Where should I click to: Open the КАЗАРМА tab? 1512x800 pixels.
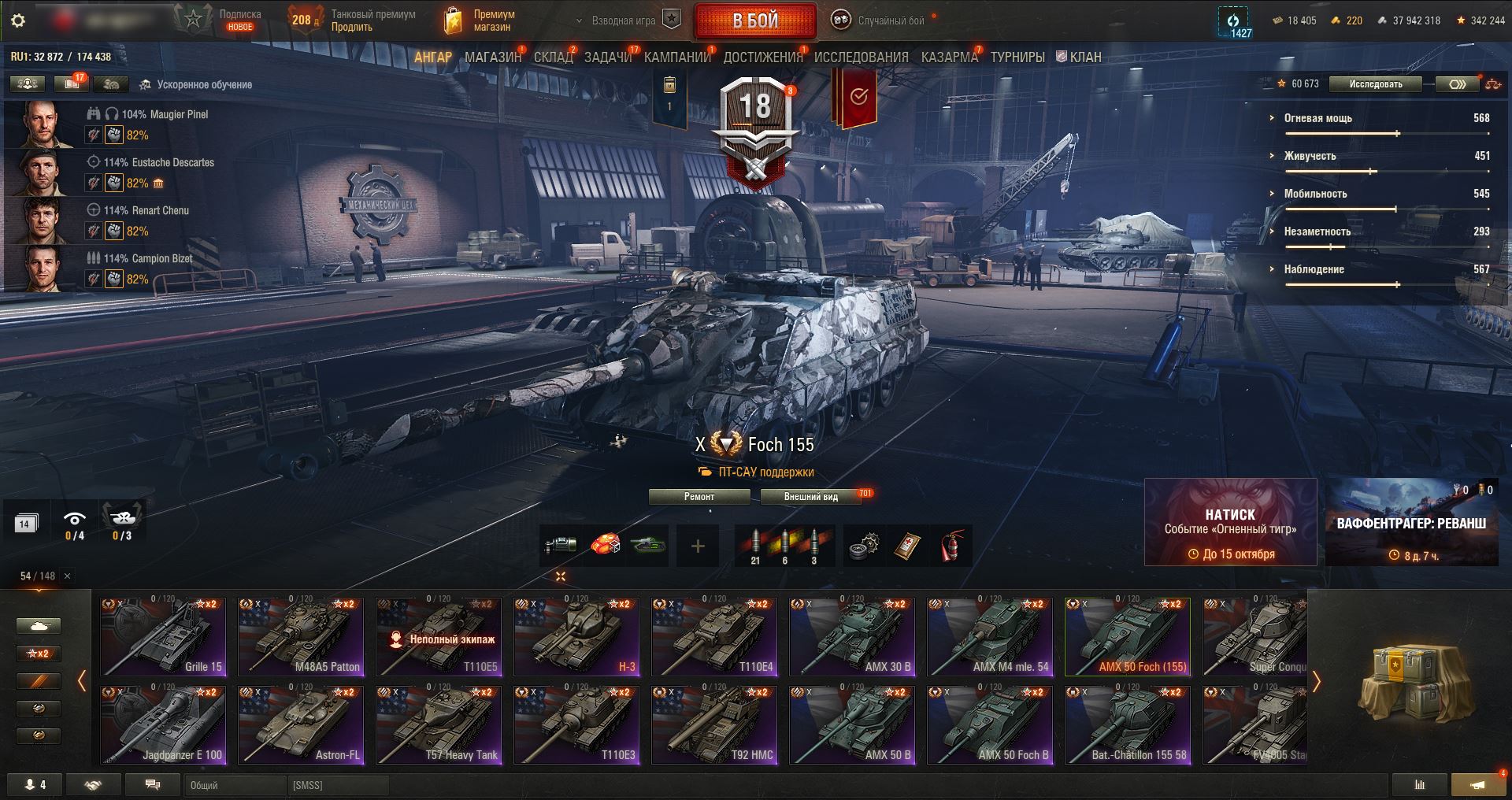tap(949, 57)
